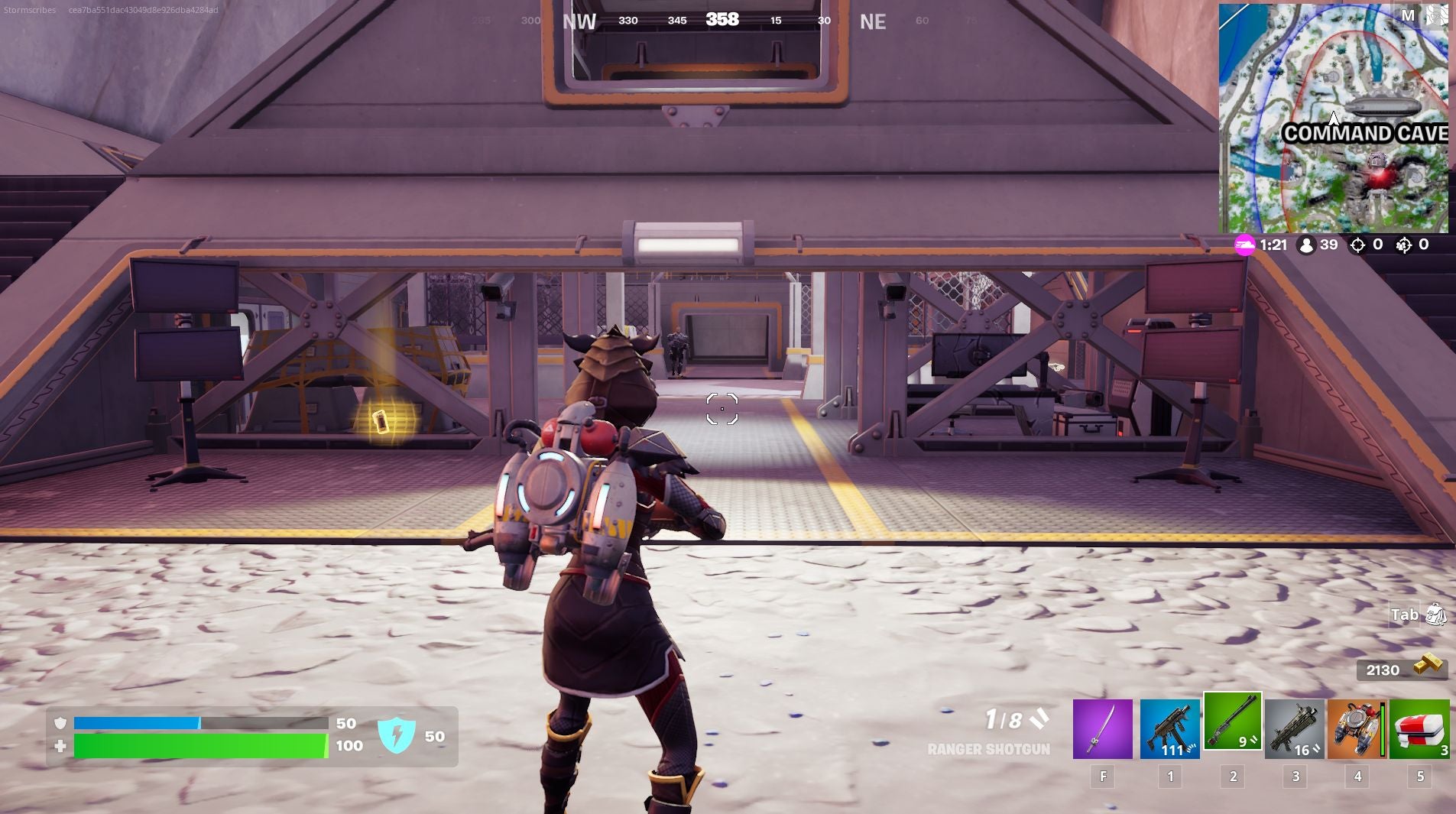Click the Tab key label near the backpack
This screenshot has width=1456, height=814.
click(x=1405, y=615)
